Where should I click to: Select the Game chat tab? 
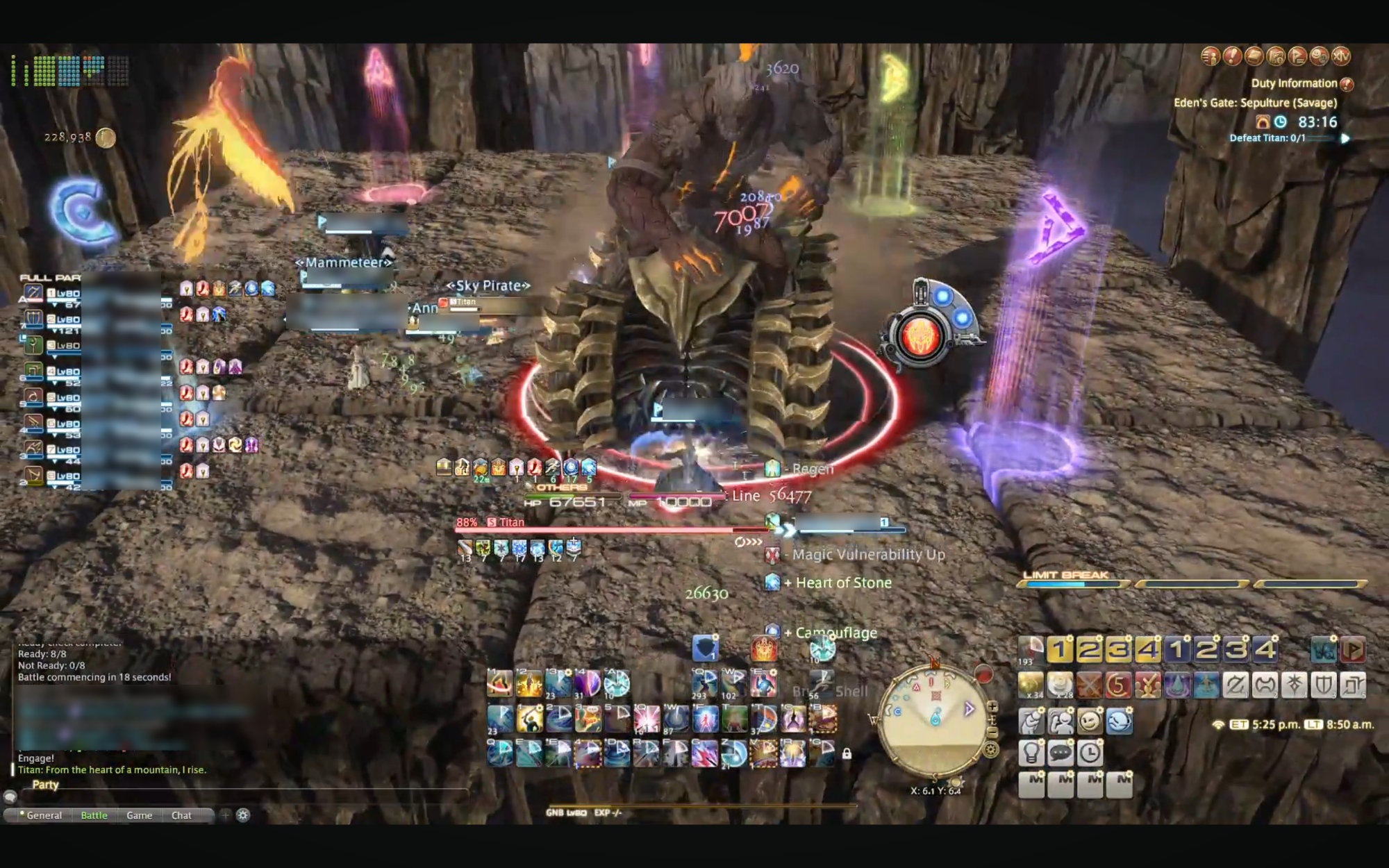click(139, 815)
